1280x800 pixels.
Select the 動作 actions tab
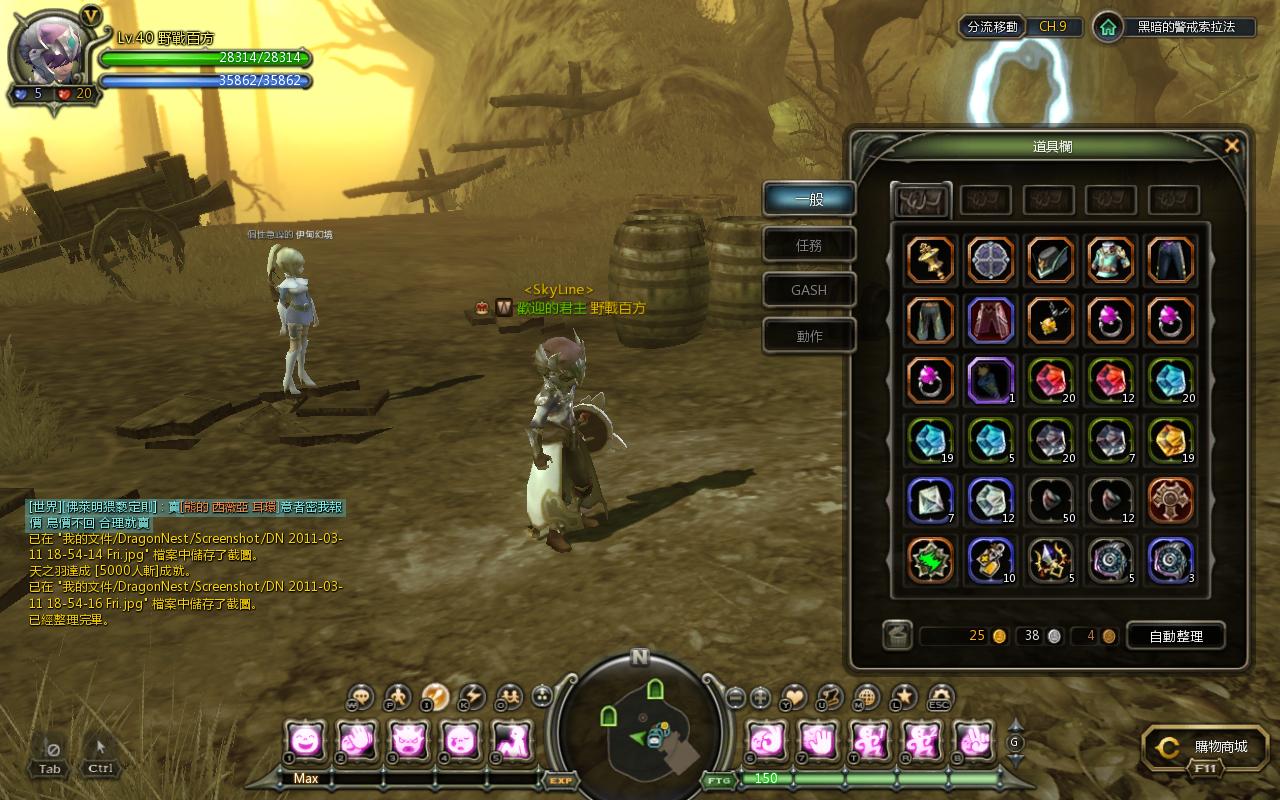[x=809, y=336]
